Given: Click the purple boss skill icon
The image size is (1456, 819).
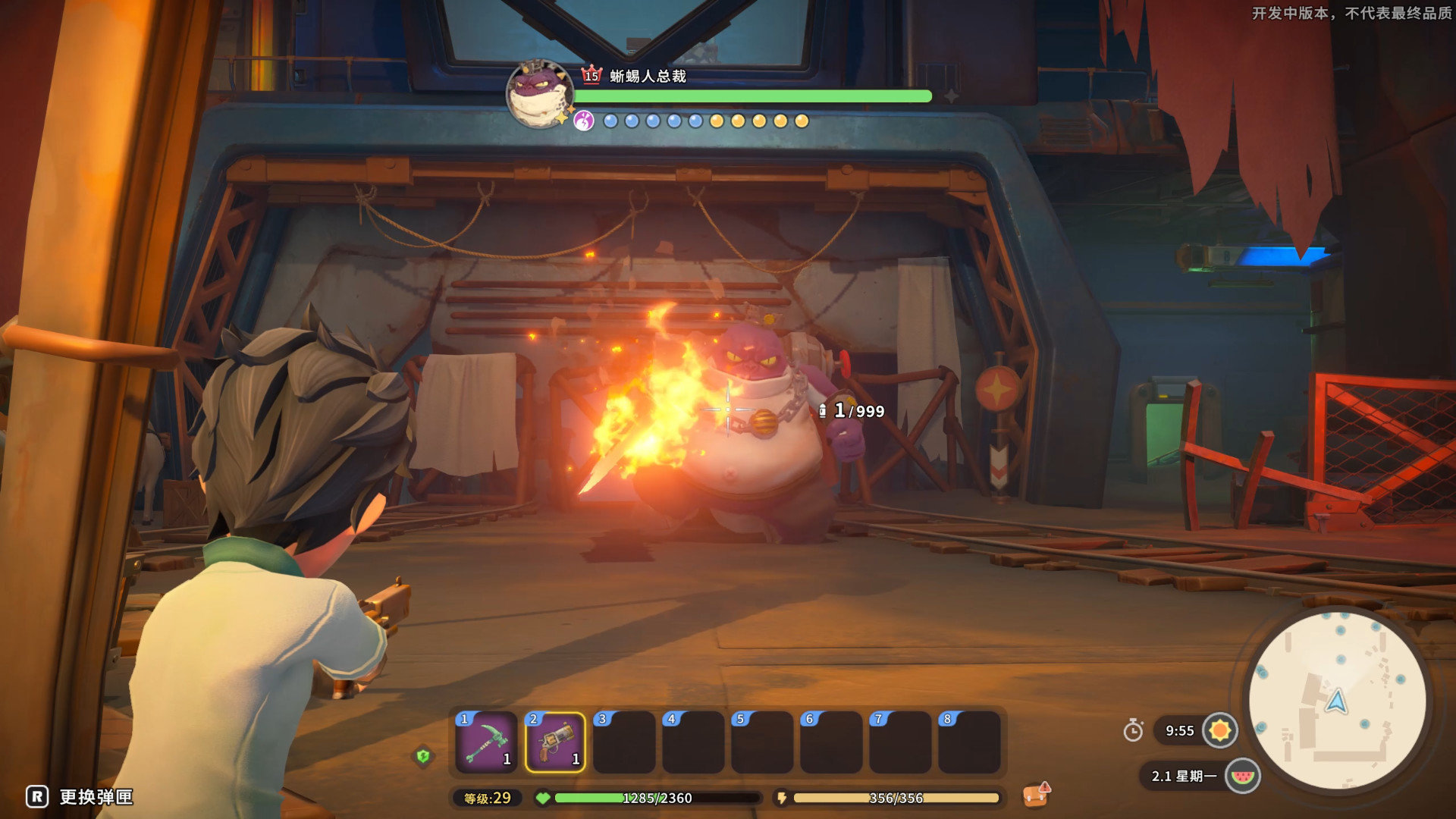Looking at the screenshot, I should click(583, 121).
